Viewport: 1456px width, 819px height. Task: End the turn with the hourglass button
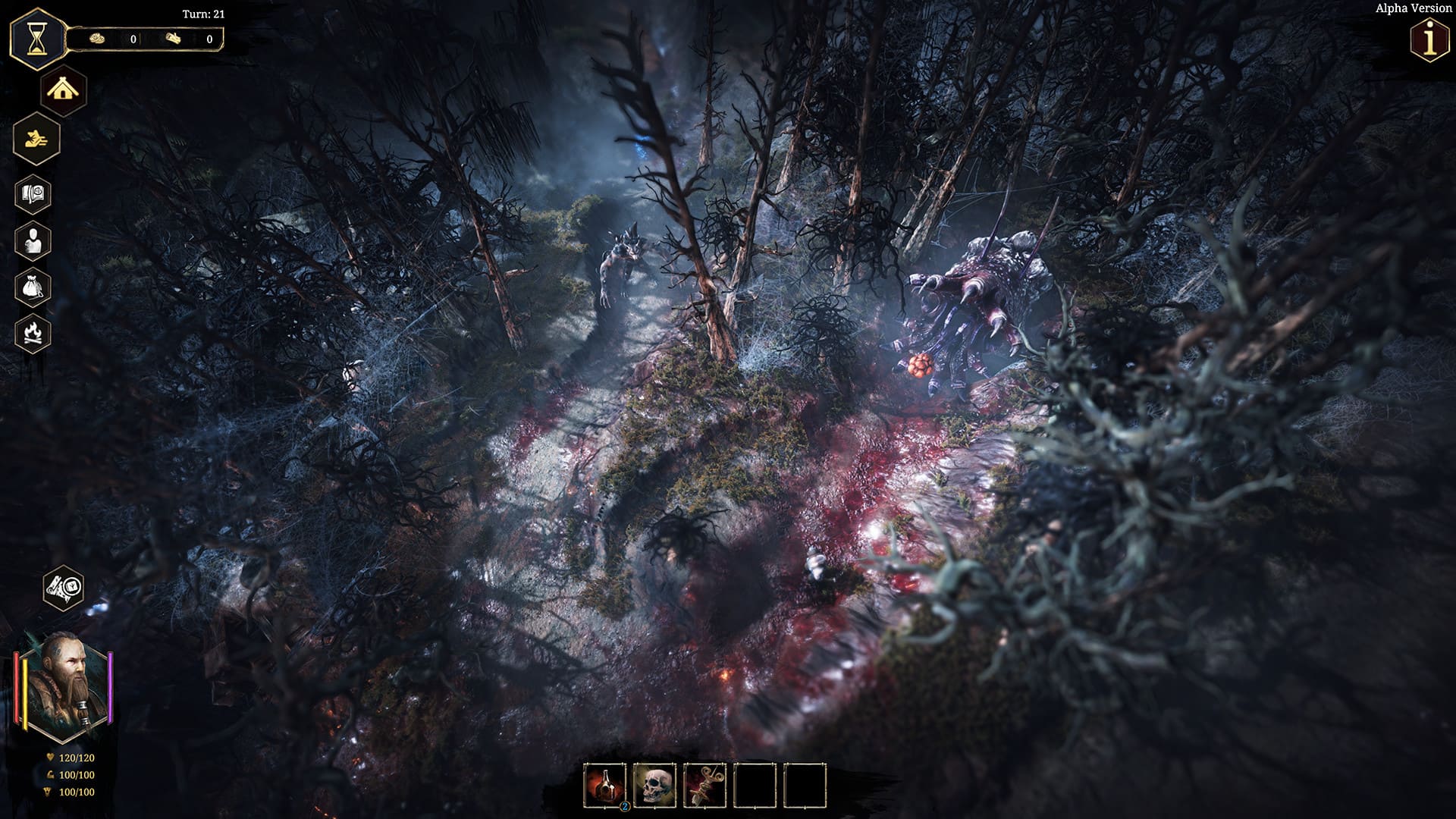(x=36, y=39)
